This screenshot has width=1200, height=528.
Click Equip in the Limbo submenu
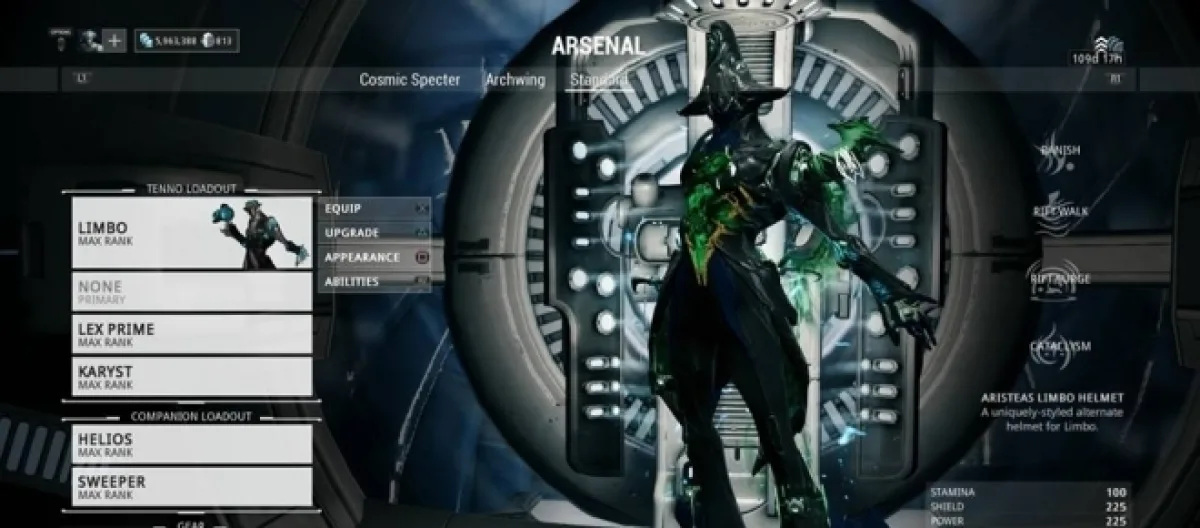(x=374, y=208)
